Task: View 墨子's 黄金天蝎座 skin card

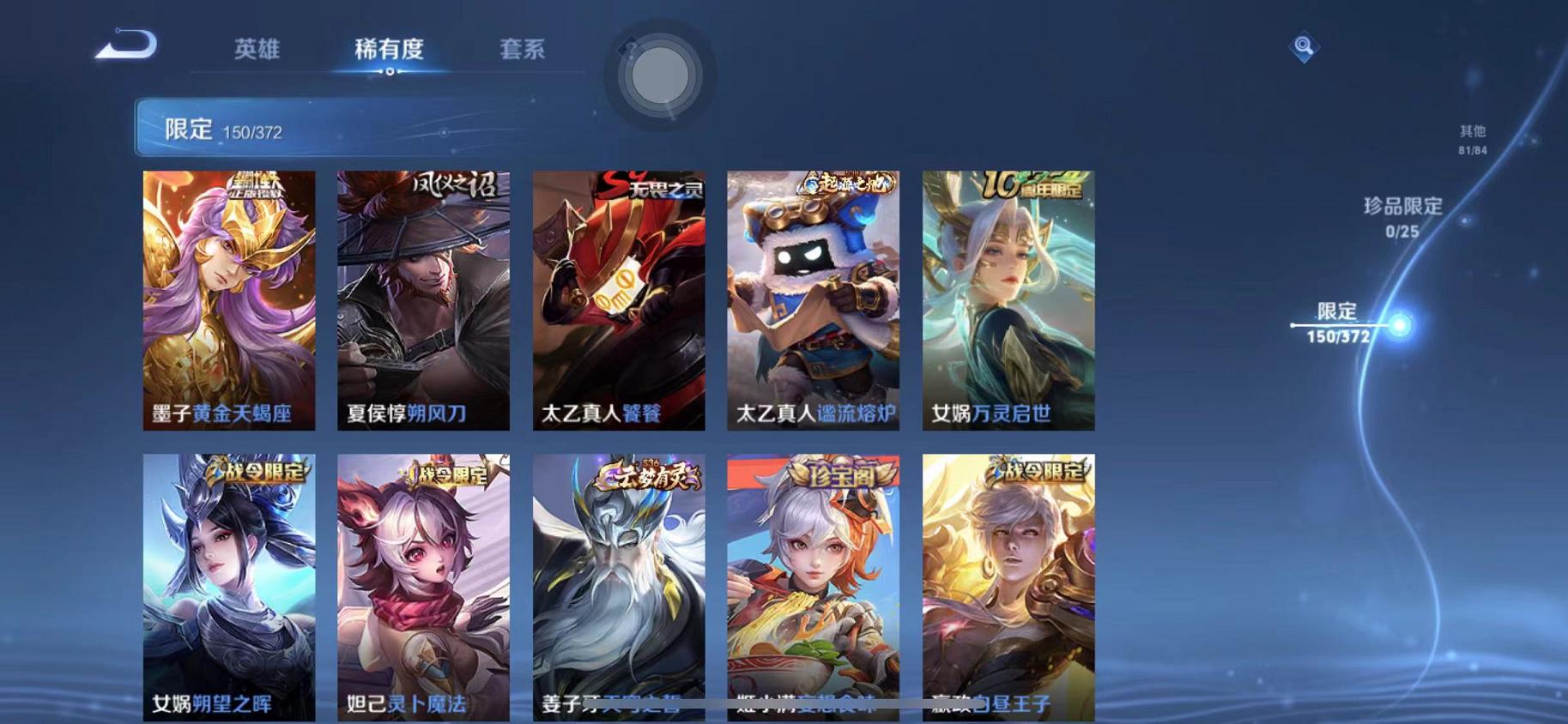Action: tap(227, 300)
